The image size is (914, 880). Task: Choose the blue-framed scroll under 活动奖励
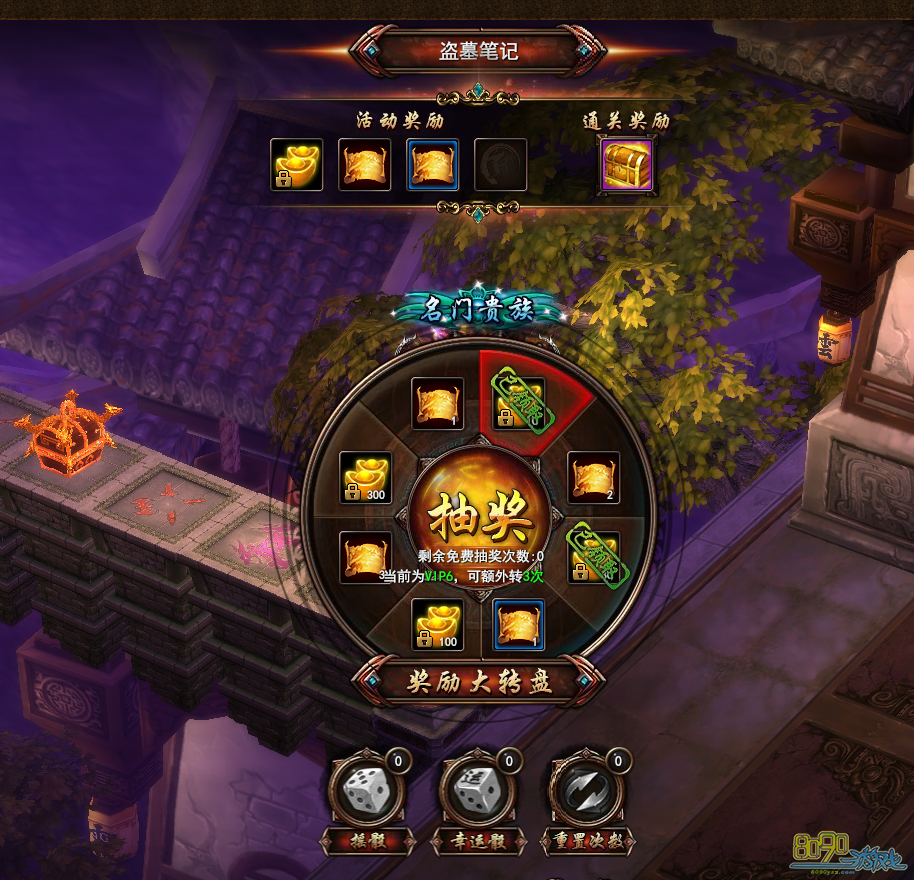(433, 165)
